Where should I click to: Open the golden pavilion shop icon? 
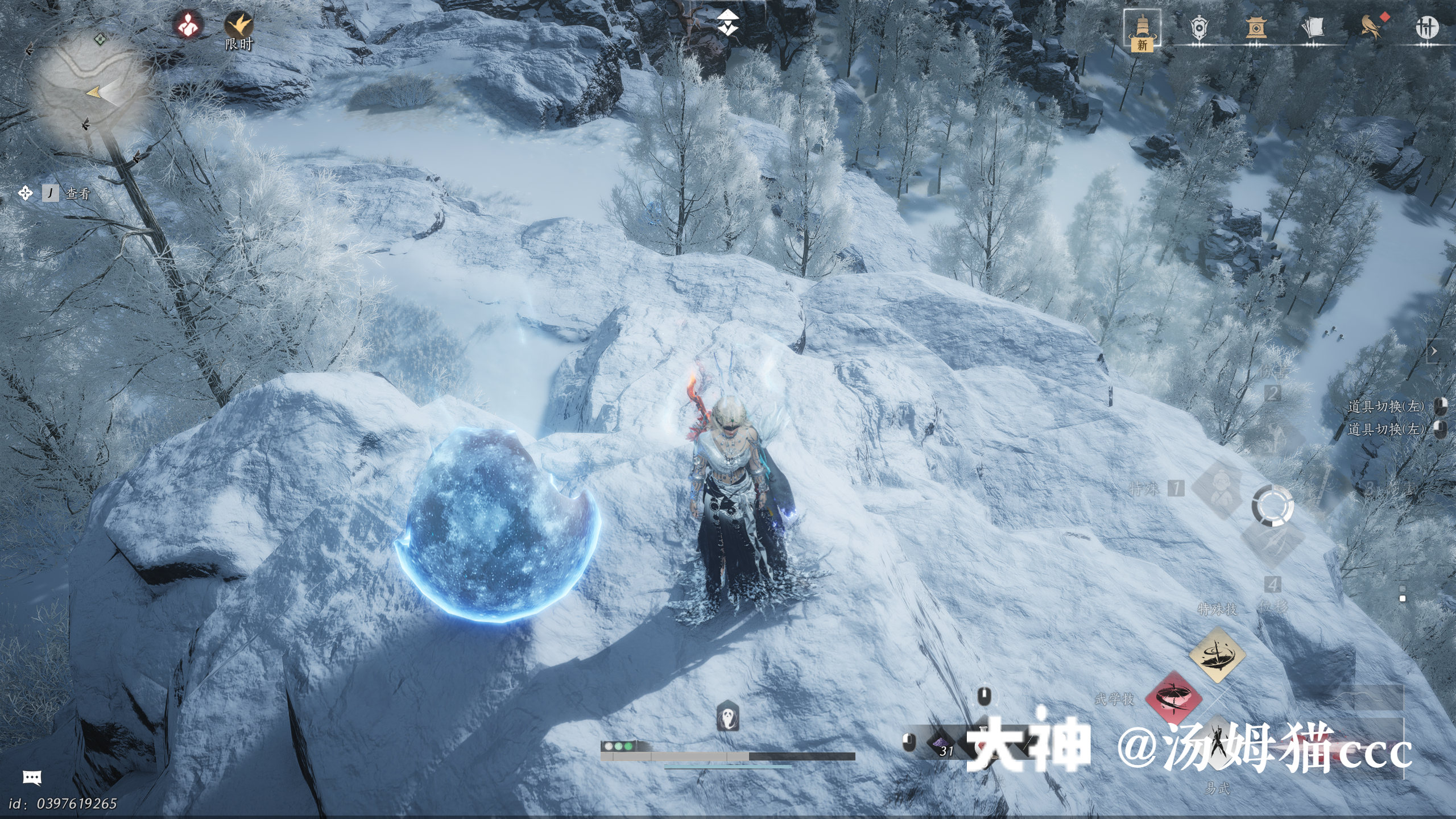(x=1255, y=27)
